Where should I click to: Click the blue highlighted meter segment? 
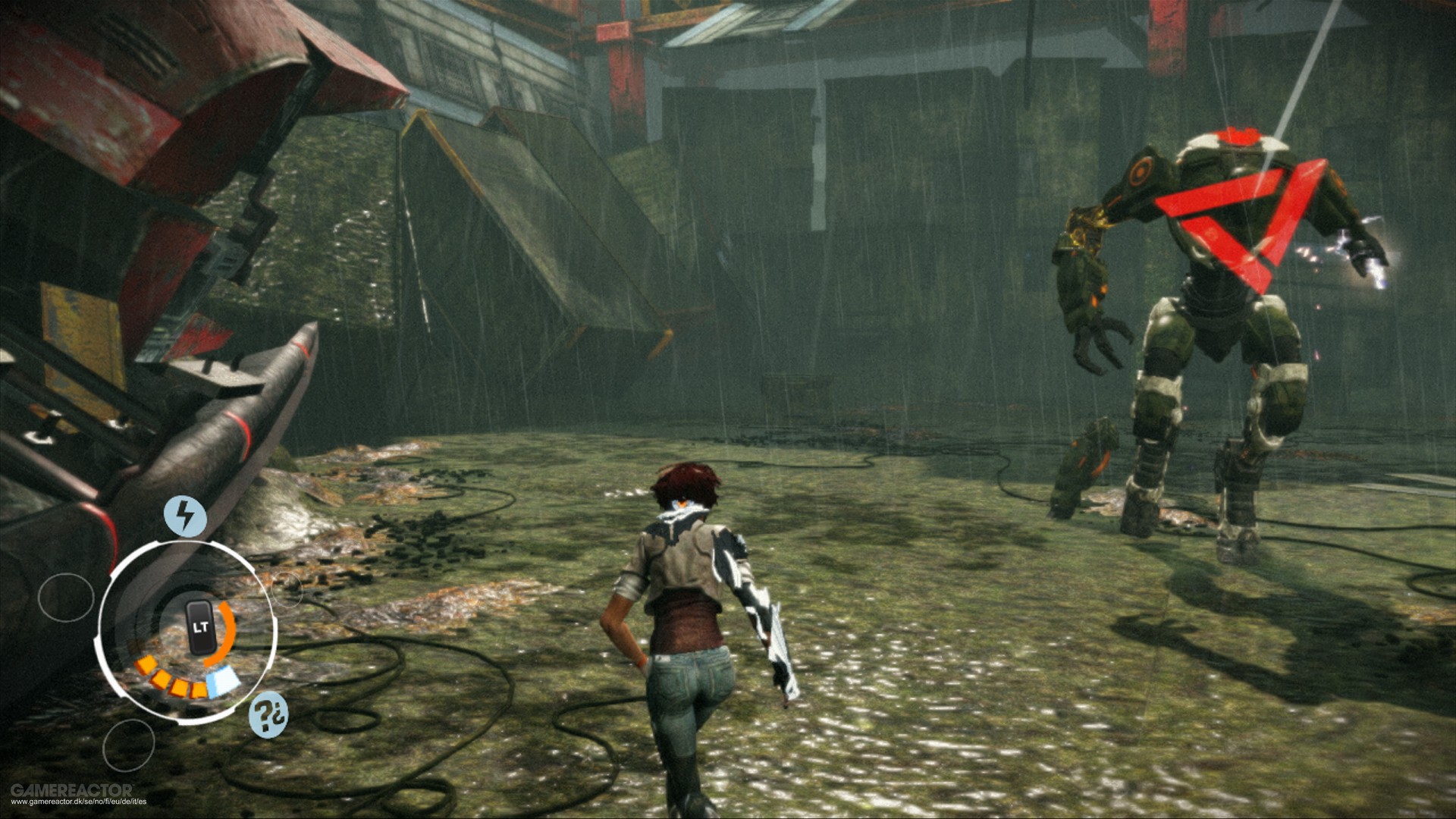[x=221, y=682]
